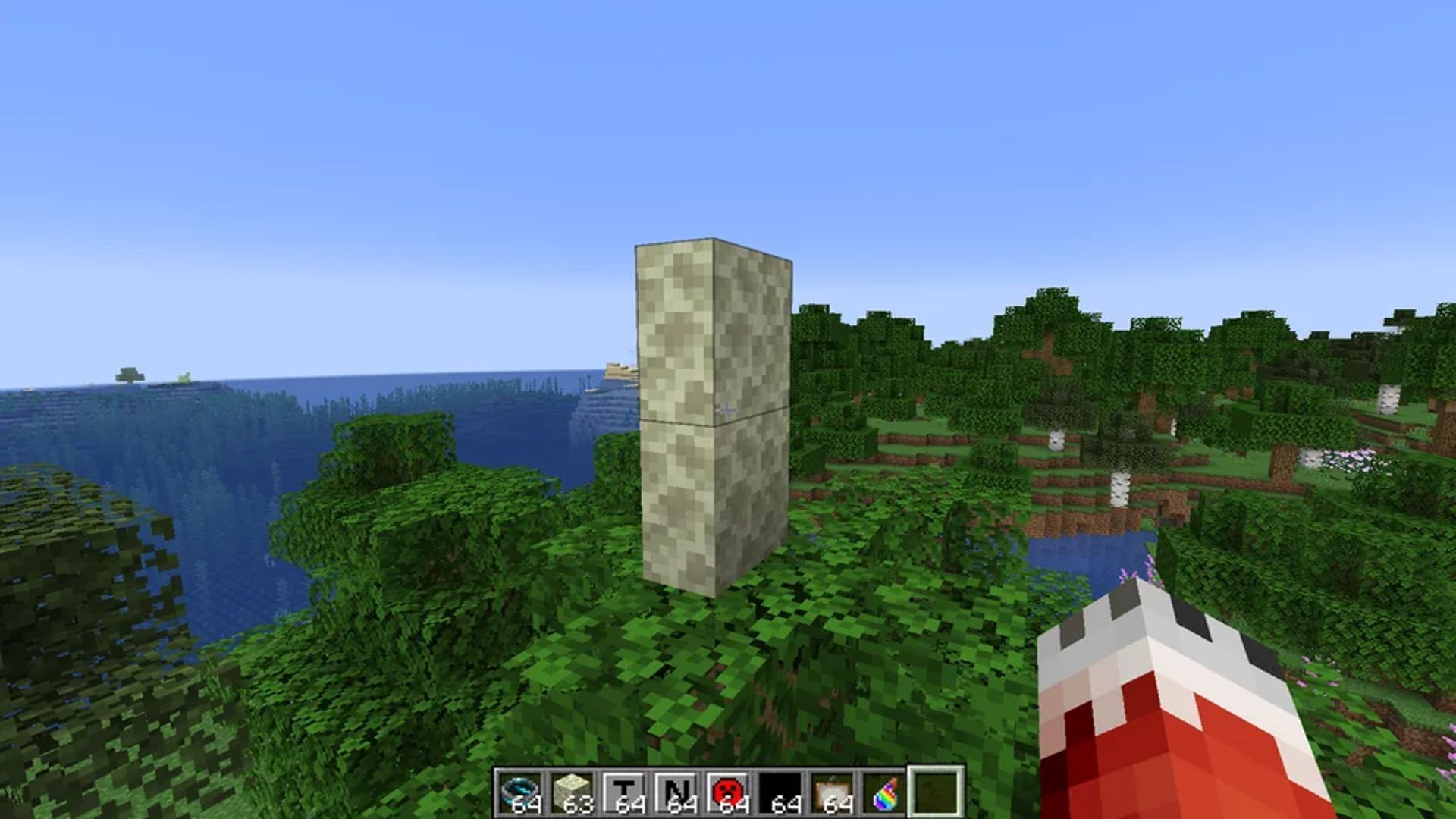Select the letter T block in the hotbar

pyautogui.click(x=623, y=792)
